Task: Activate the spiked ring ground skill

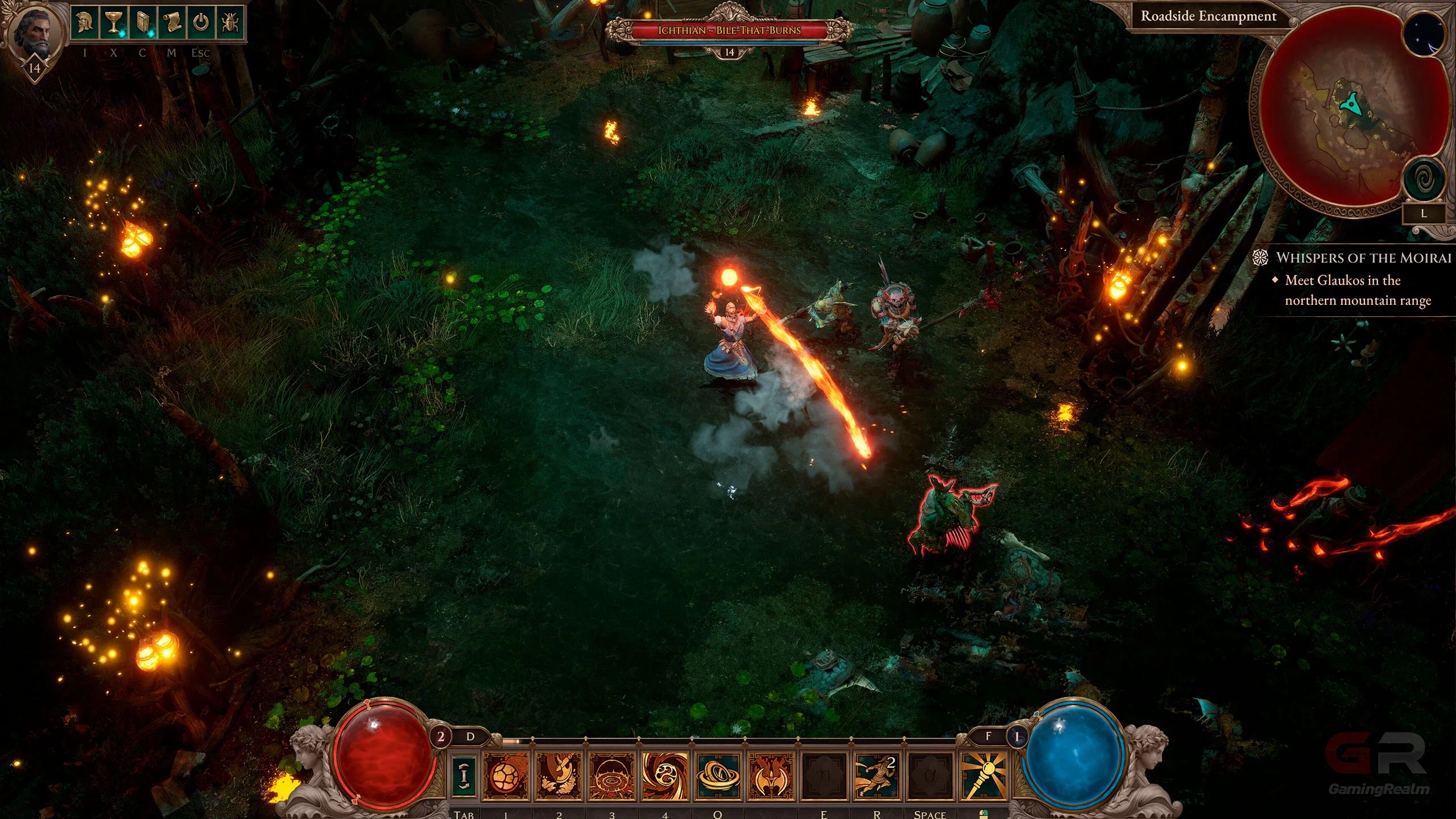Action: 611,775
